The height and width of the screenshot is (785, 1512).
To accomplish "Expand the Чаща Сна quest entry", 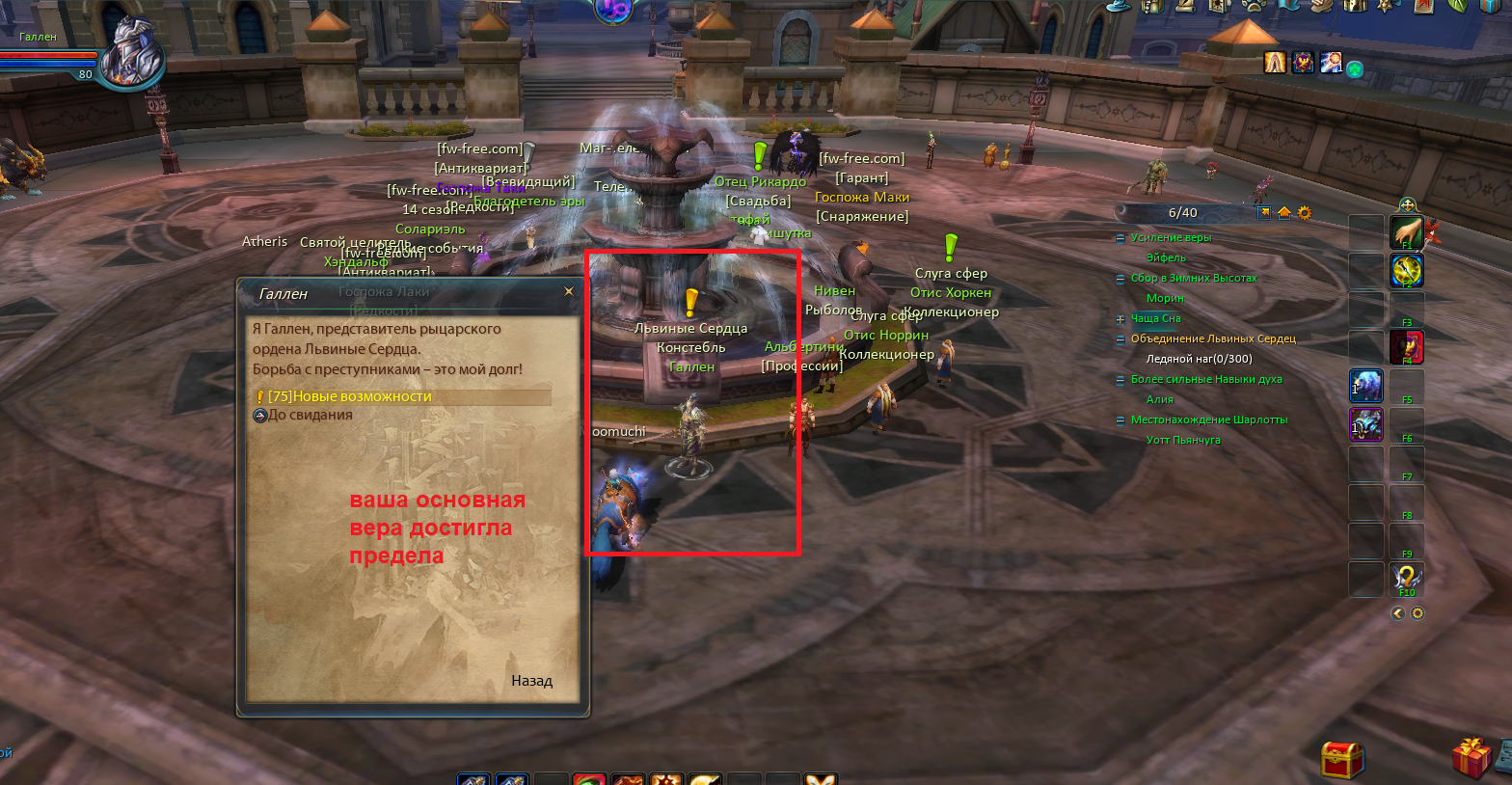I will point(1120,319).
